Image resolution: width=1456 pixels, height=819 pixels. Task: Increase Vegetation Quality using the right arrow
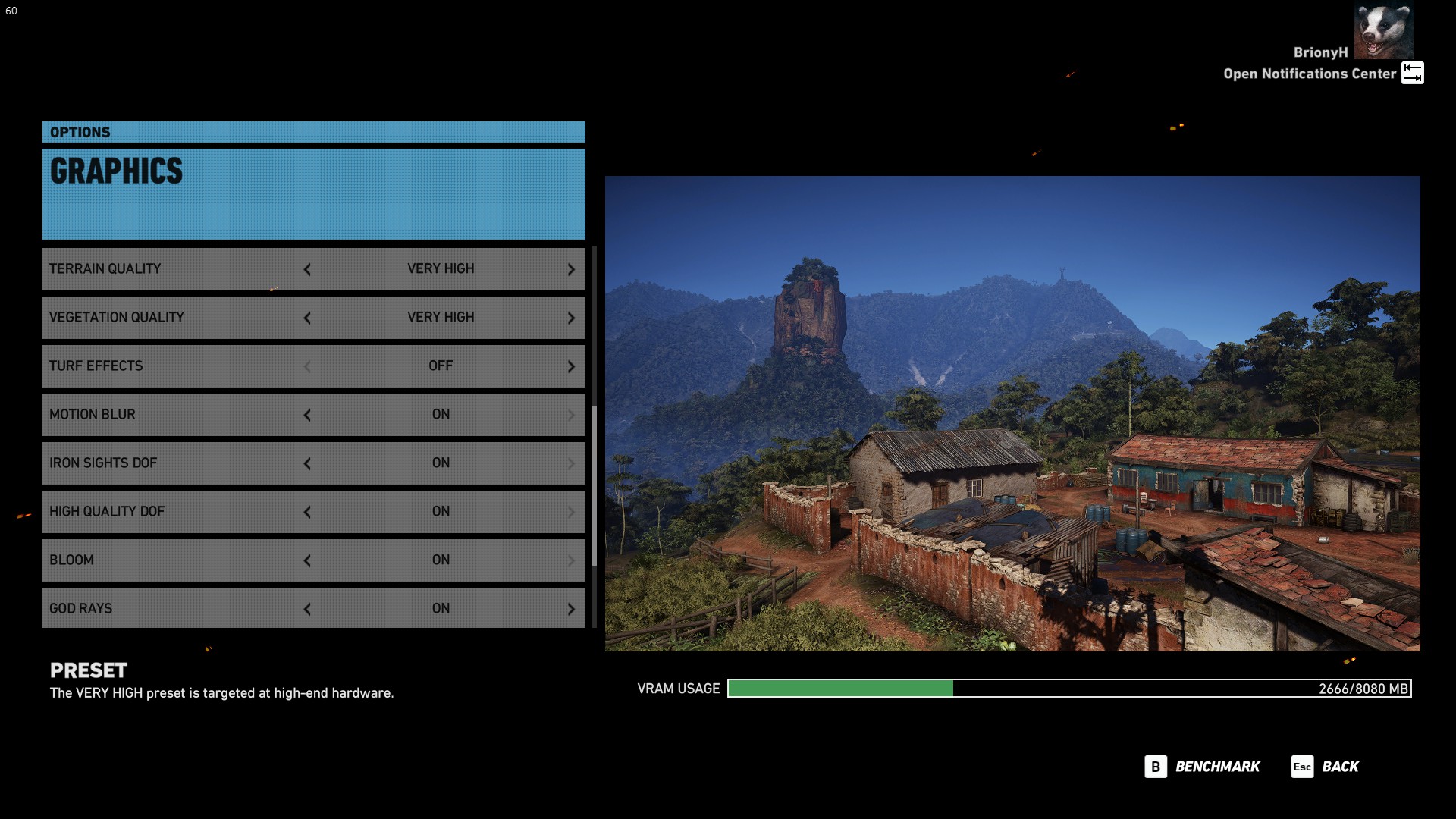pyautogui.click(x=571, y=318)
